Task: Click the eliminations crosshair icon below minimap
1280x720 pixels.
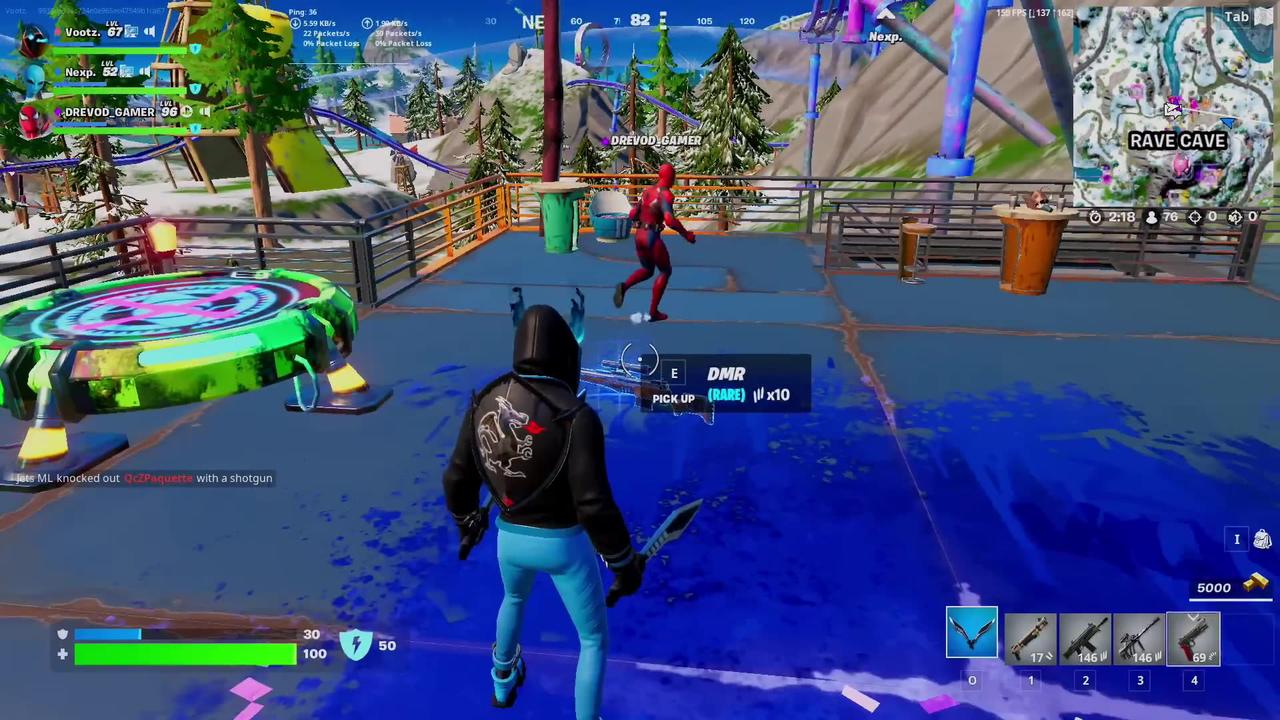Action: pyautogui.click(x=1195, y=217)
